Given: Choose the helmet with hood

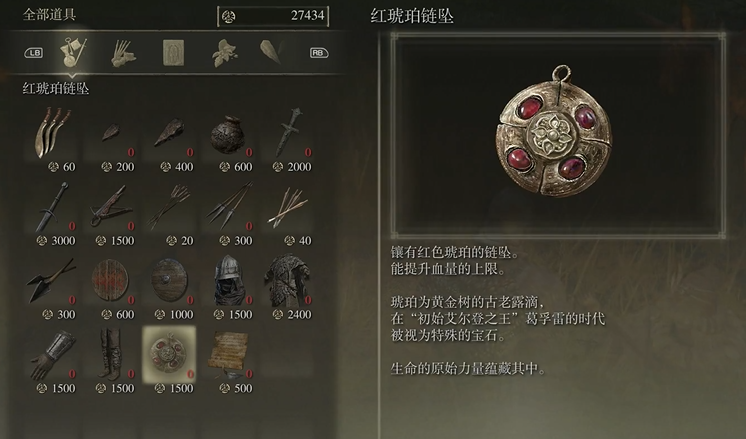Looking at the screenshot, I should click(x=227, y=283).
